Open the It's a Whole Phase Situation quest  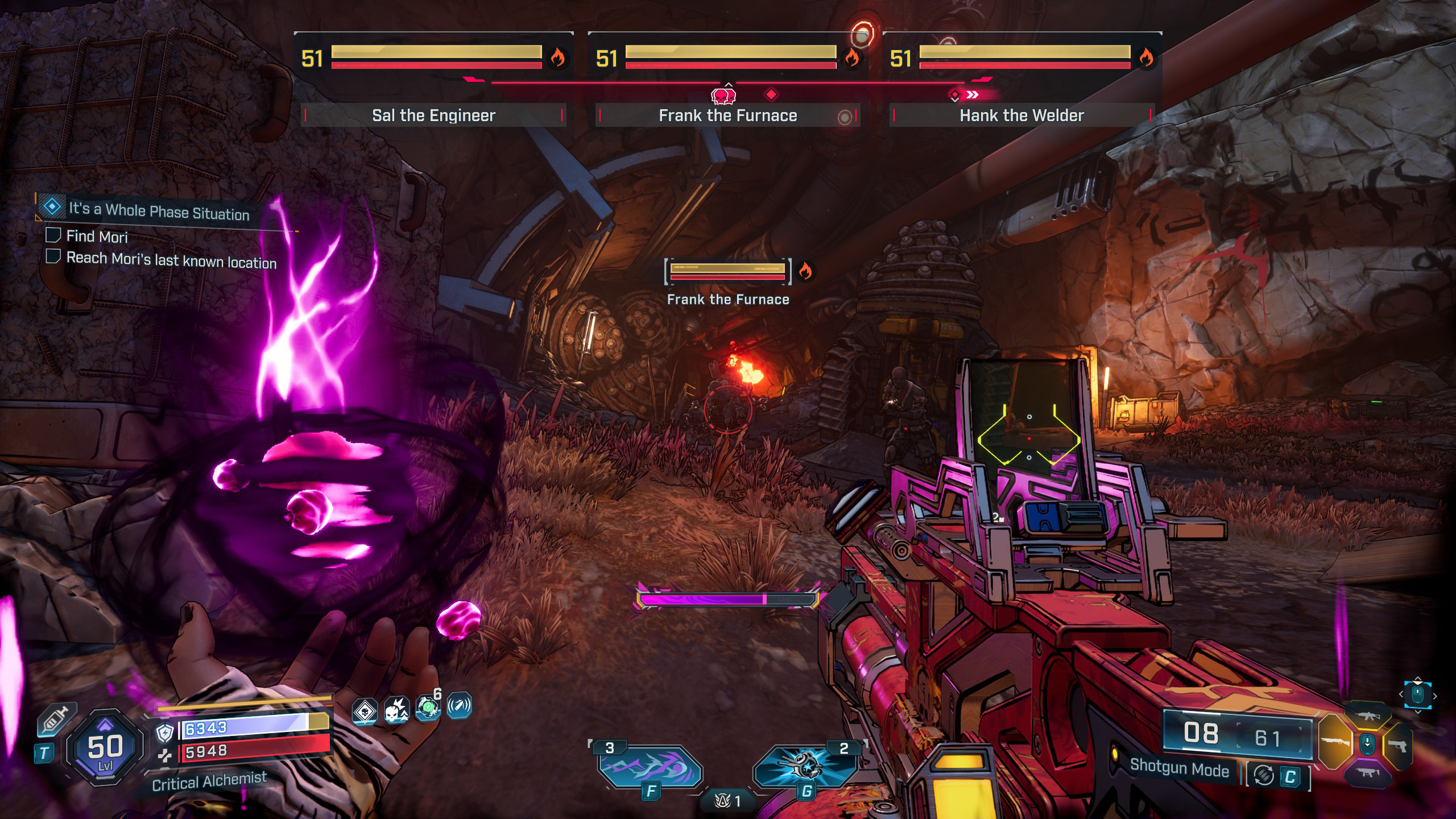pyautogui.click(x=159, y=211)
